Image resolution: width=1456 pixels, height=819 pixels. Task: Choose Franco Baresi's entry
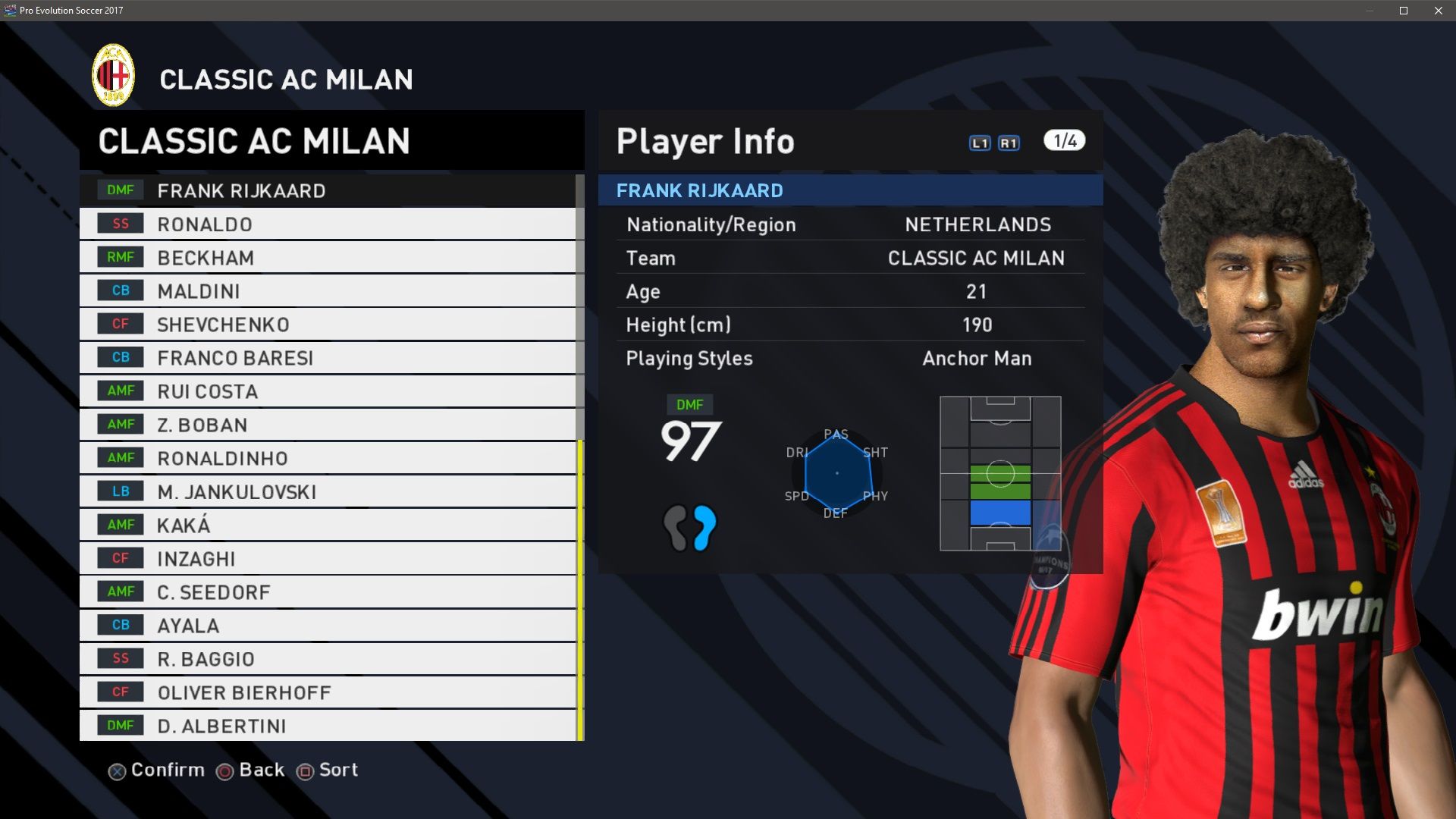coord(328,358)
